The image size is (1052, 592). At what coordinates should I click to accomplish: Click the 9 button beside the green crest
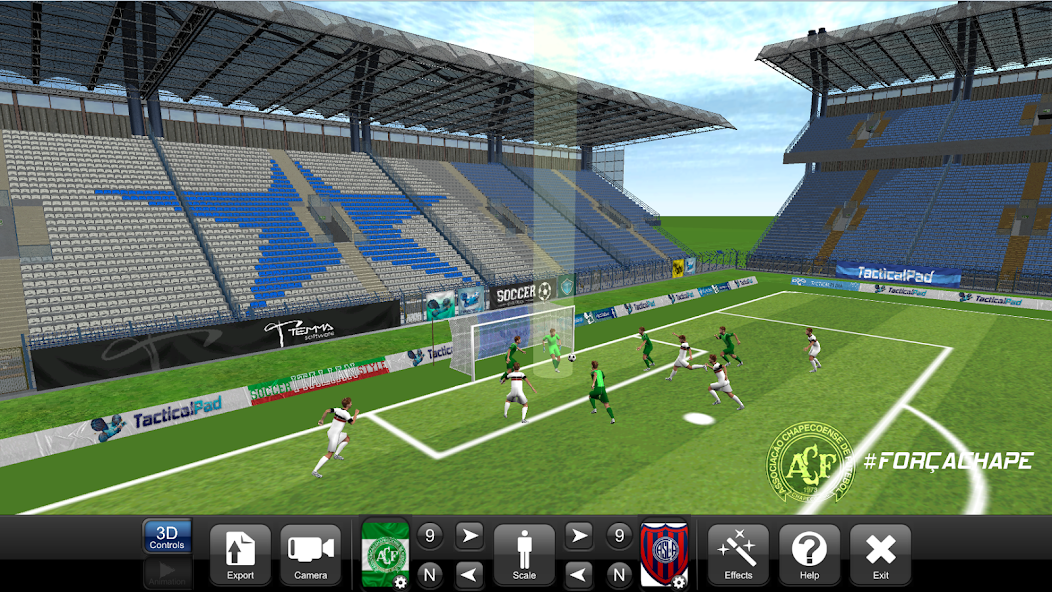[x=430, y=536]
